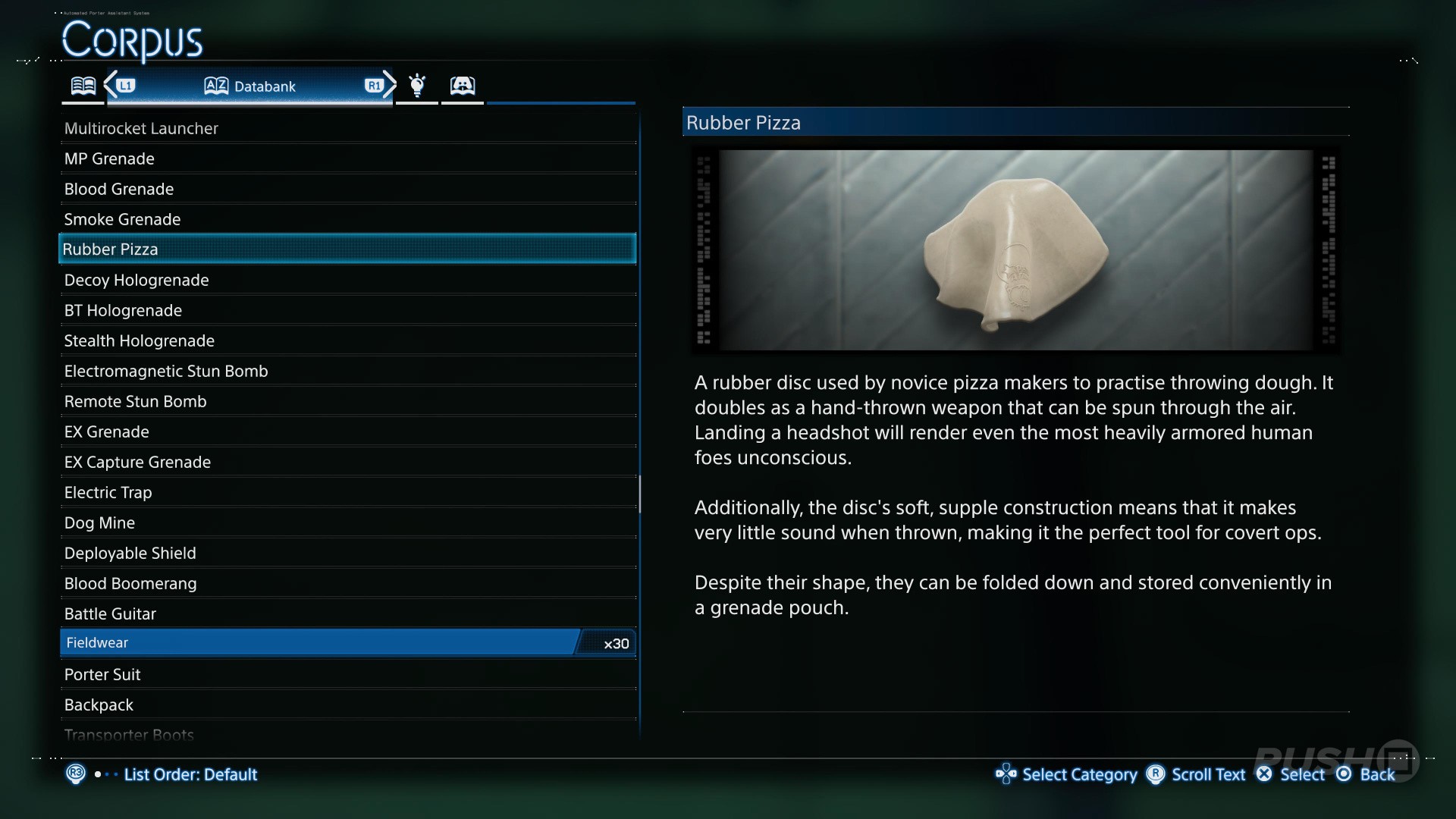View the Rubber Pizza preview image
Viewport: 1456px width, 819px height.
[1015, 249]
